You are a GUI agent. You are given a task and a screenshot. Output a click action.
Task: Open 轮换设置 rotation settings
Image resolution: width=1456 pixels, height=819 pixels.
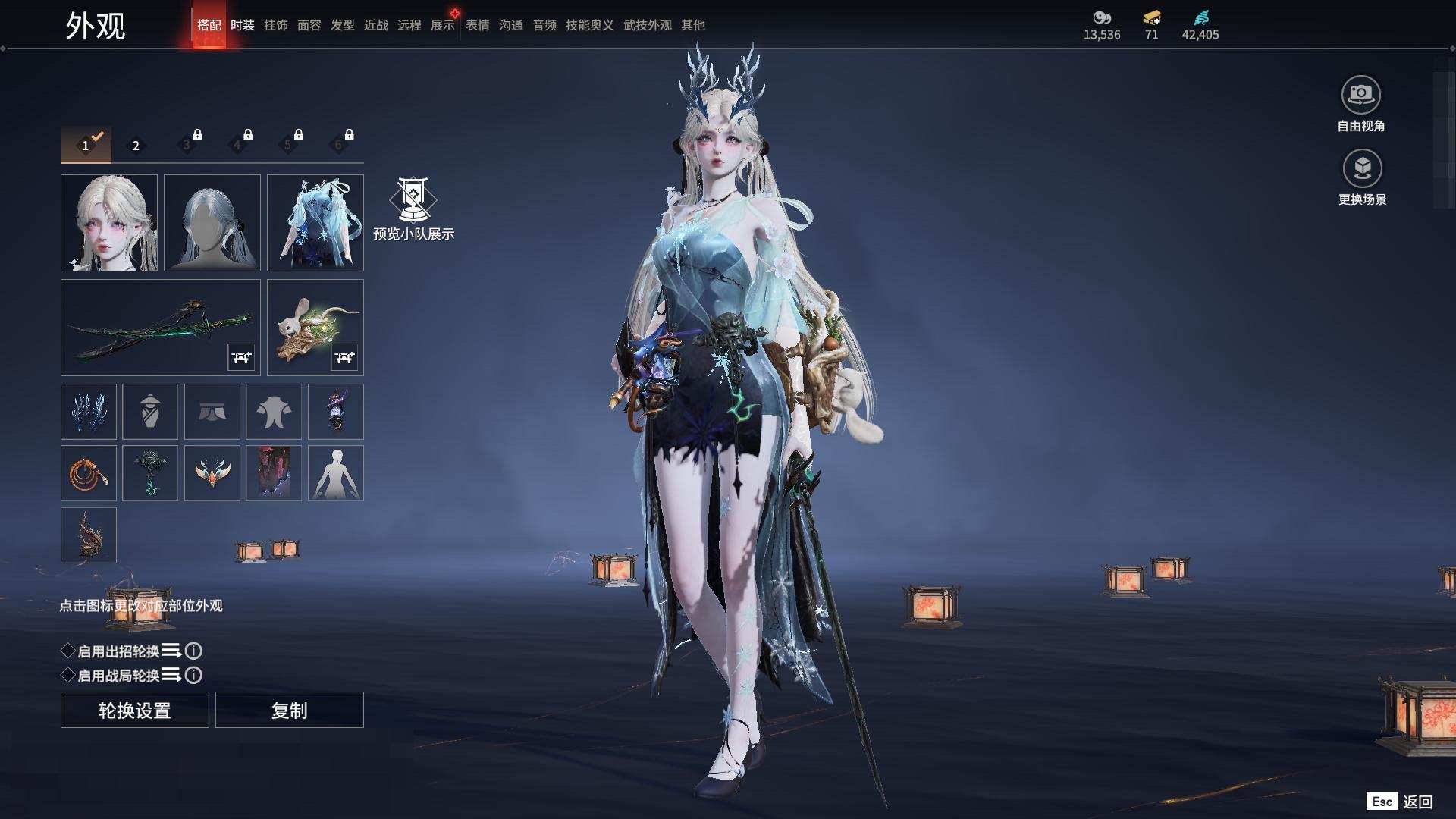(x=135, y=711)
